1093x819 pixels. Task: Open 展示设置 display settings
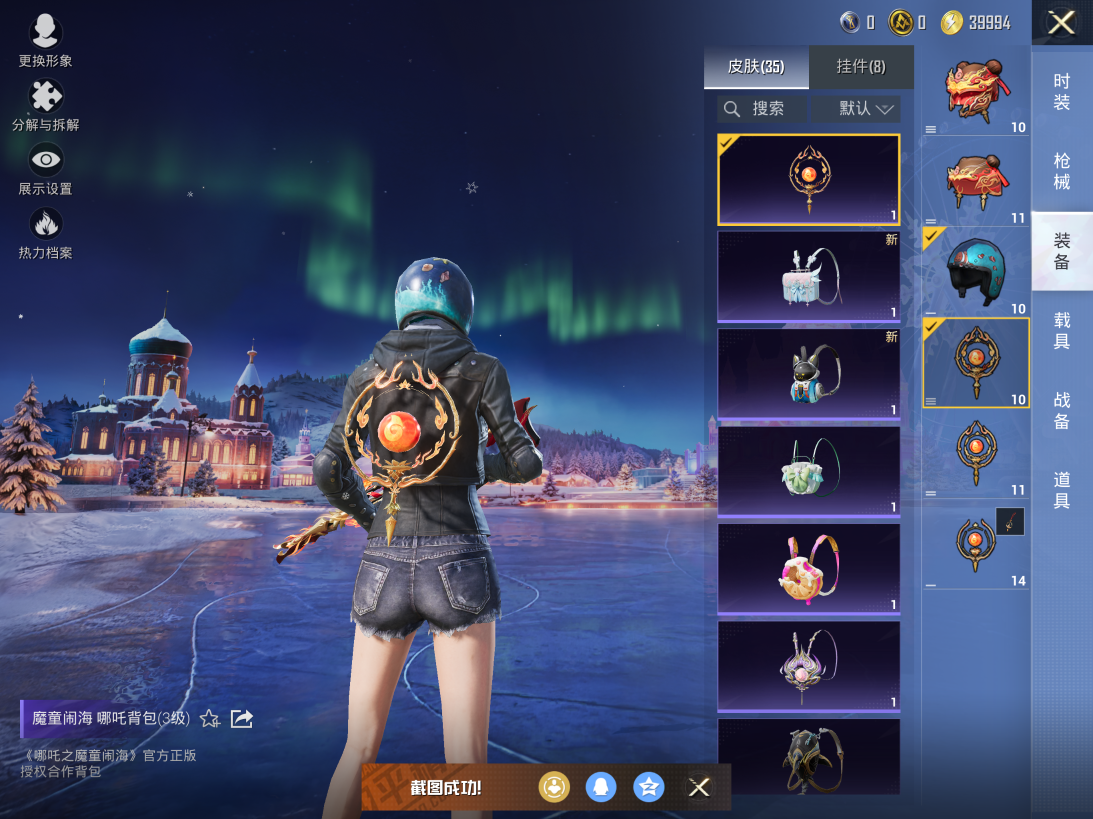coord(46,169)
